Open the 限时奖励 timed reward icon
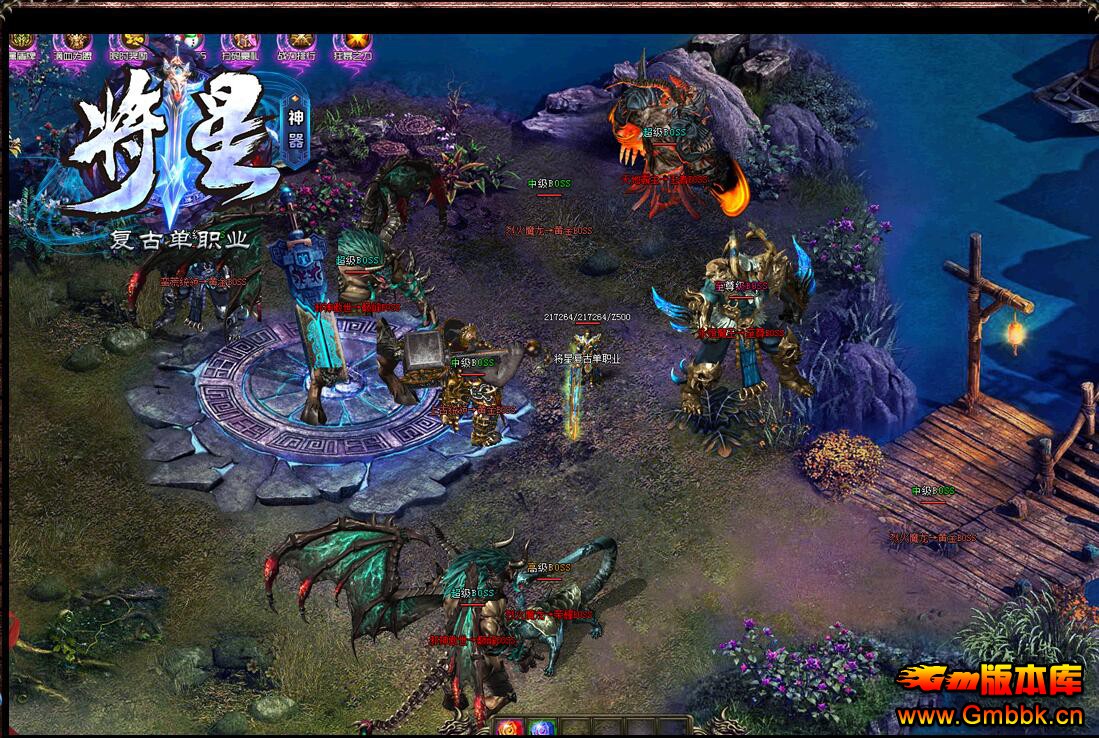The width and height of the screenshot is (1099, 738). pos(128,47)
